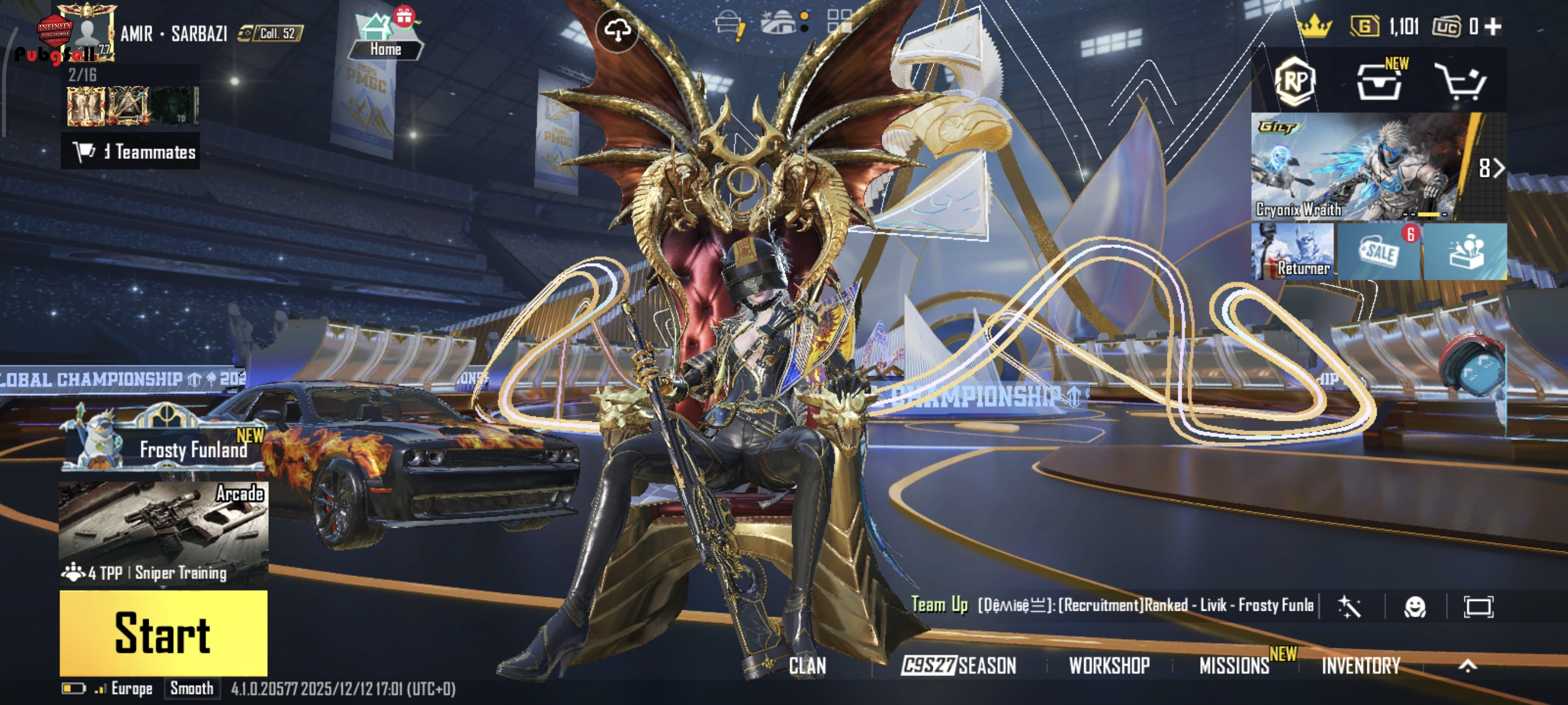1568x705 pixels.
Task: Open the Missions menu
Action: coord(1234,666)
